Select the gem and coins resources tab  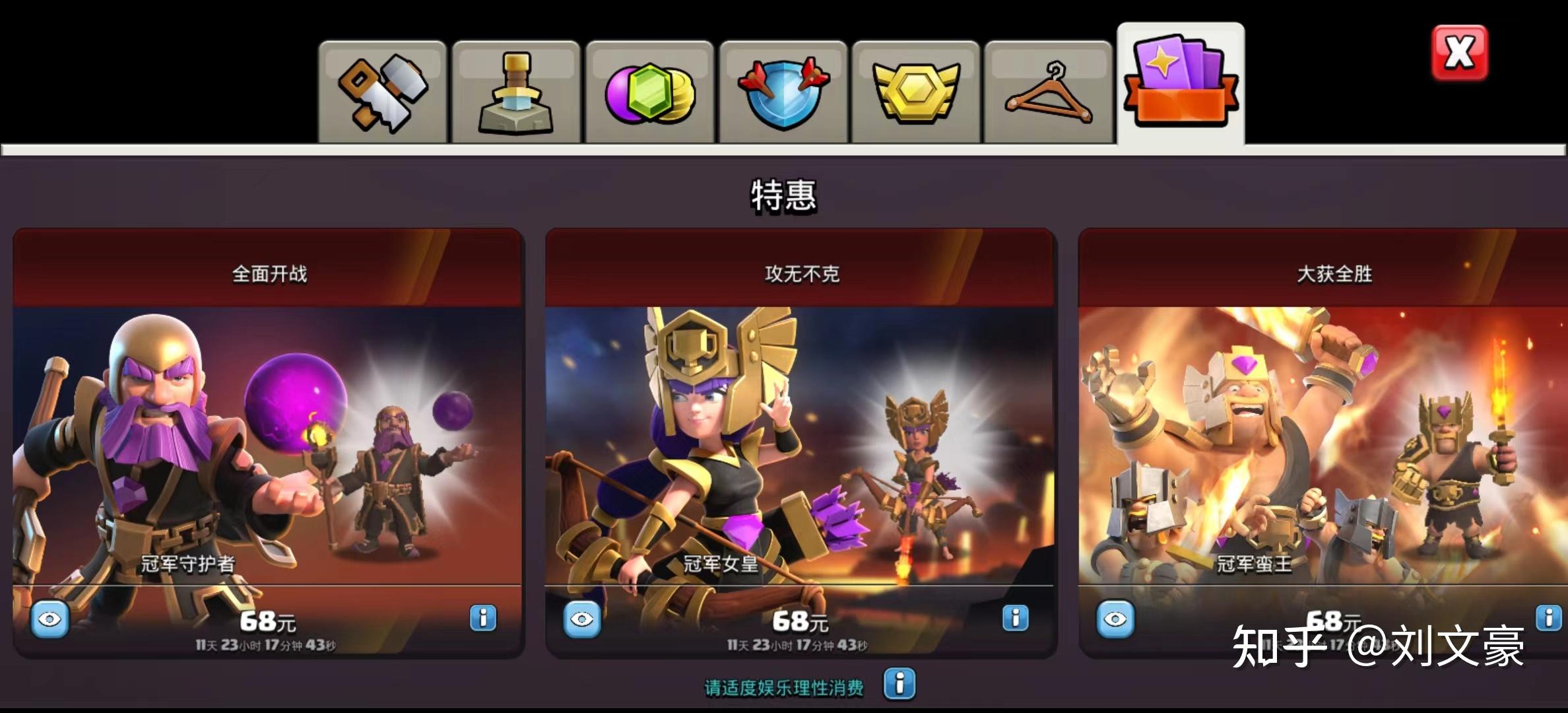(650, 92)
